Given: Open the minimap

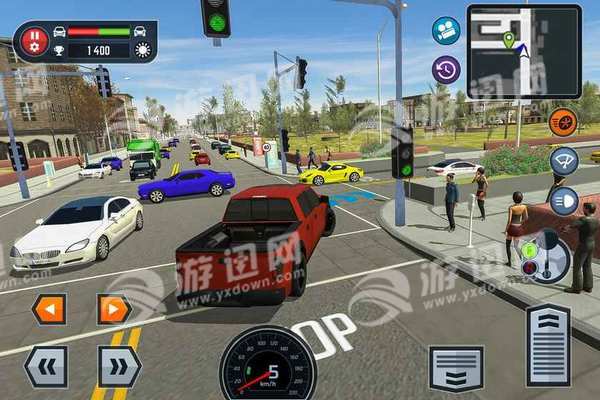Looking at the screenshot, I should [x=525, y=51].
